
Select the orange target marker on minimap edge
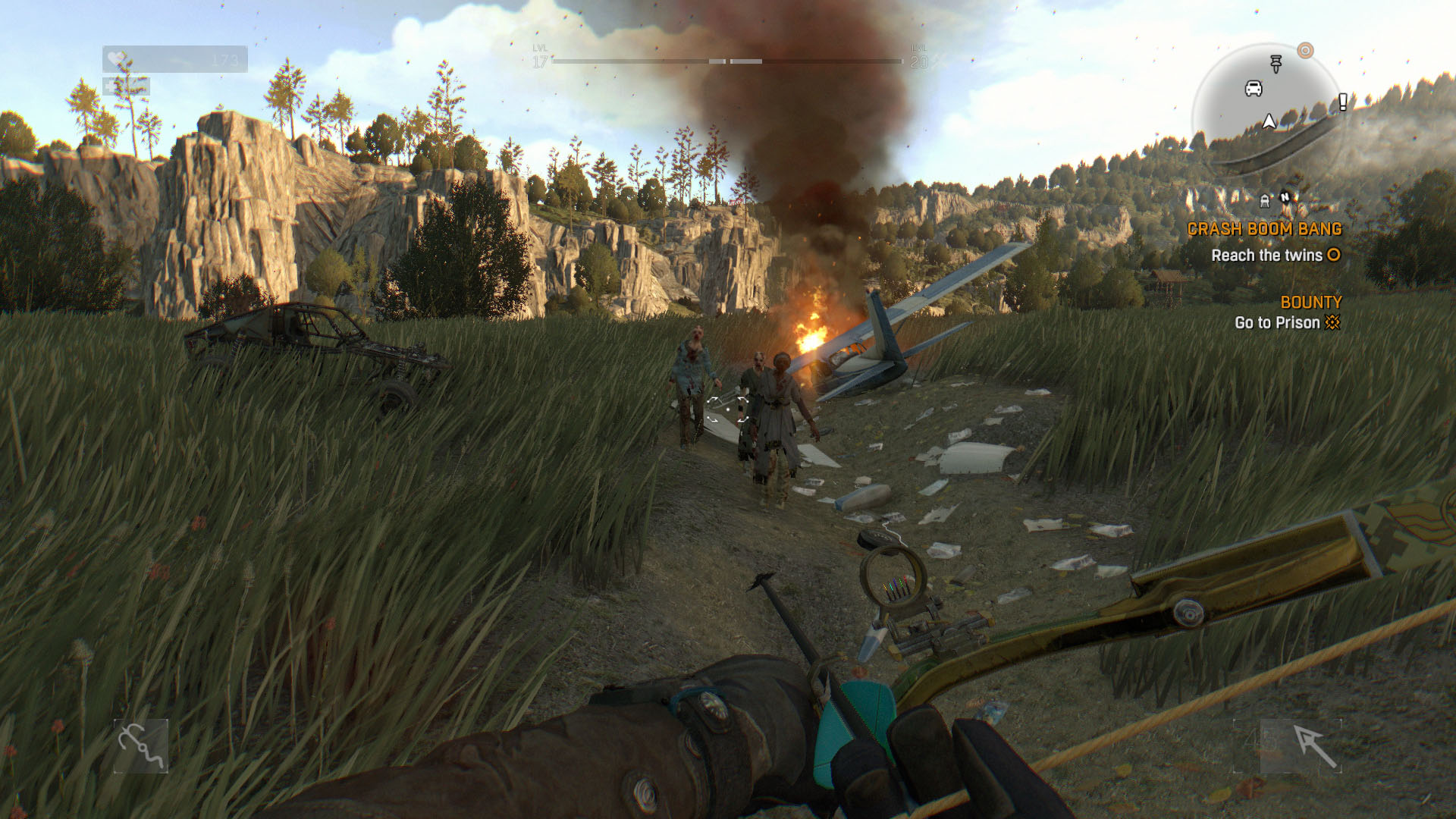coord(1305,51)
